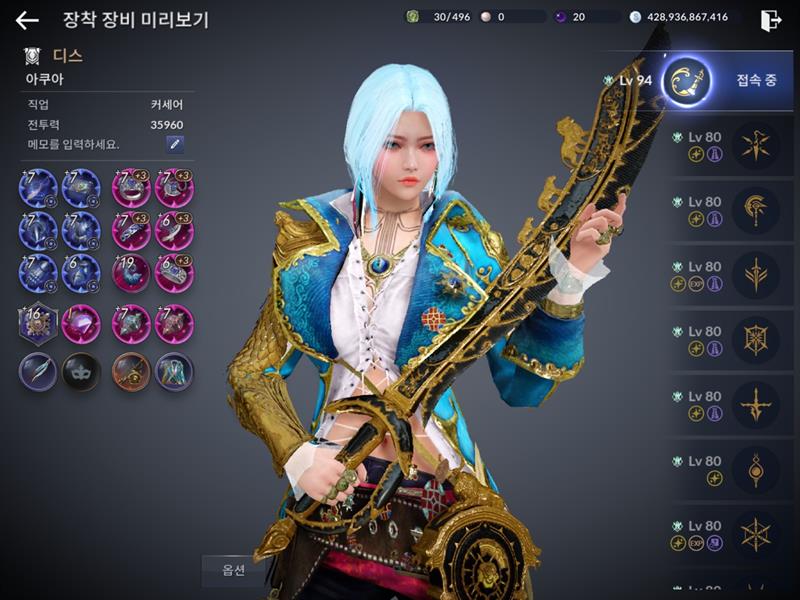
Task: Select the +19 pink crescent accessory slot
Action: [131, 273]
